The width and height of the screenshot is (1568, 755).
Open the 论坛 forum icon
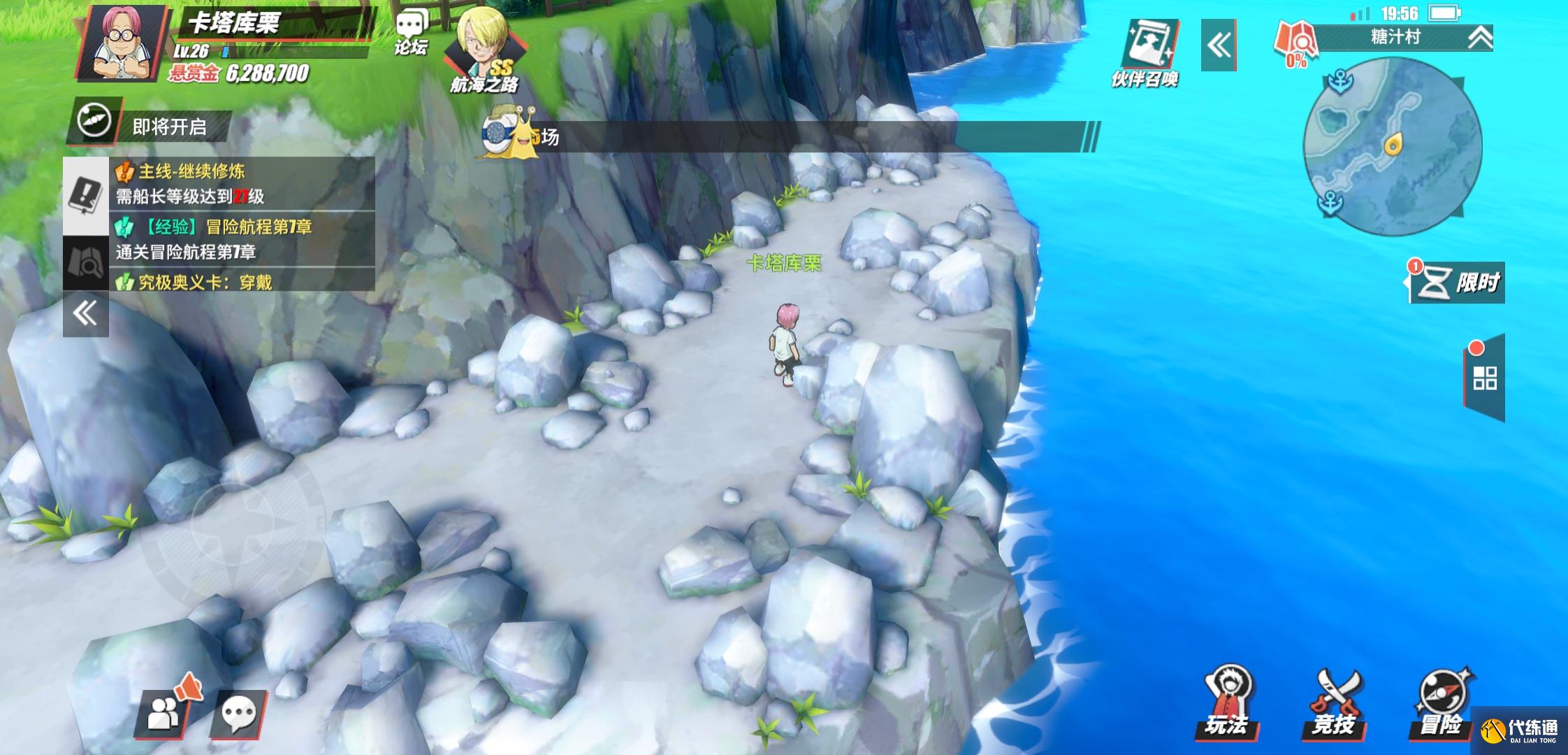[x=411, y=34]
